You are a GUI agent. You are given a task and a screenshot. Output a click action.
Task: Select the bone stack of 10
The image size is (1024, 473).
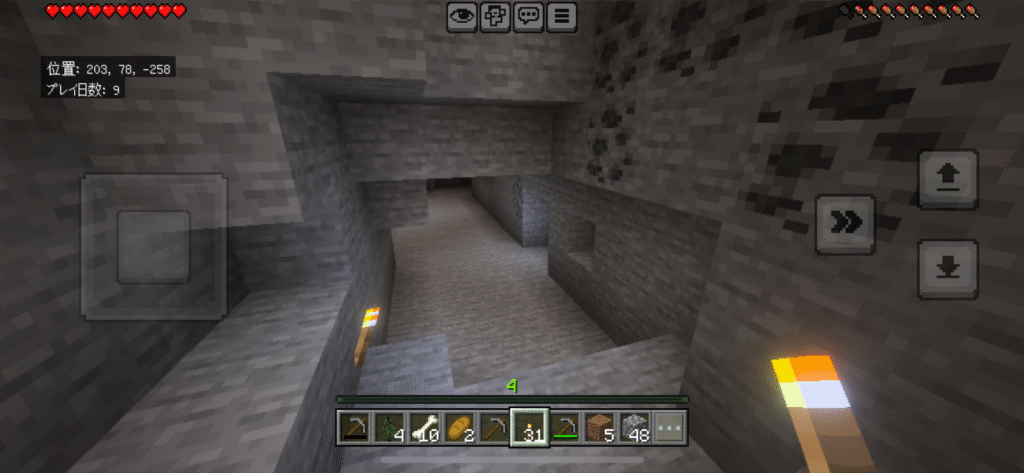(x=424, y=428)
